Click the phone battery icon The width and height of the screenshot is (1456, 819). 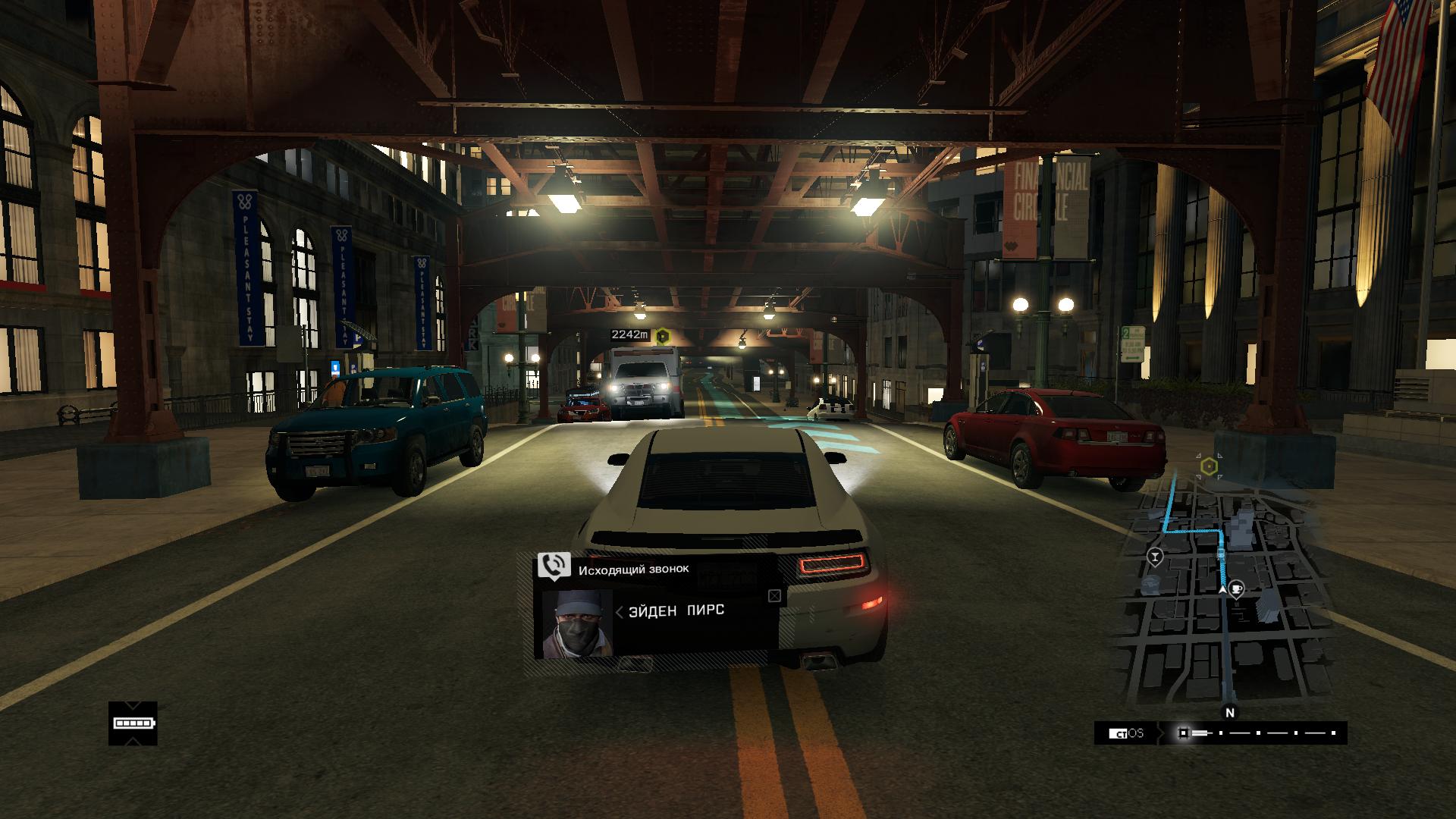tap(133, 723)
